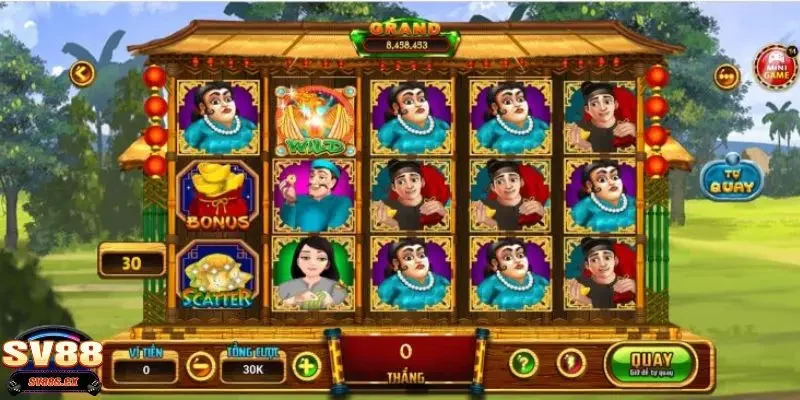Screen dimensions: 800x400
Task: Go back using the left arrow button
Action: pos(81,72)
